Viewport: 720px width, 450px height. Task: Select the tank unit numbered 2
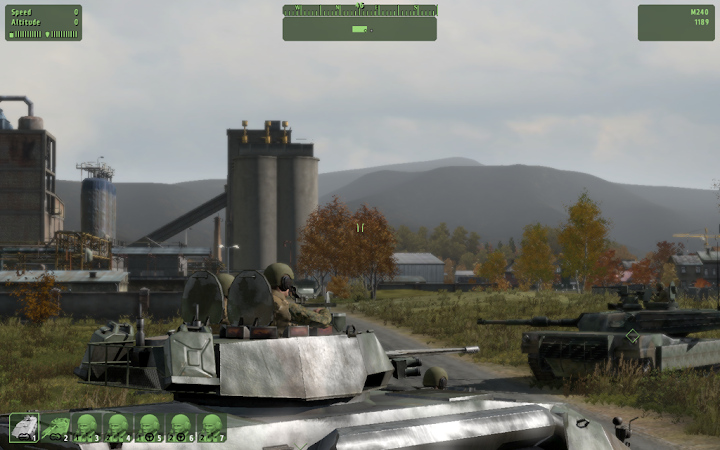pyautogui.click(x=55, y=427)
